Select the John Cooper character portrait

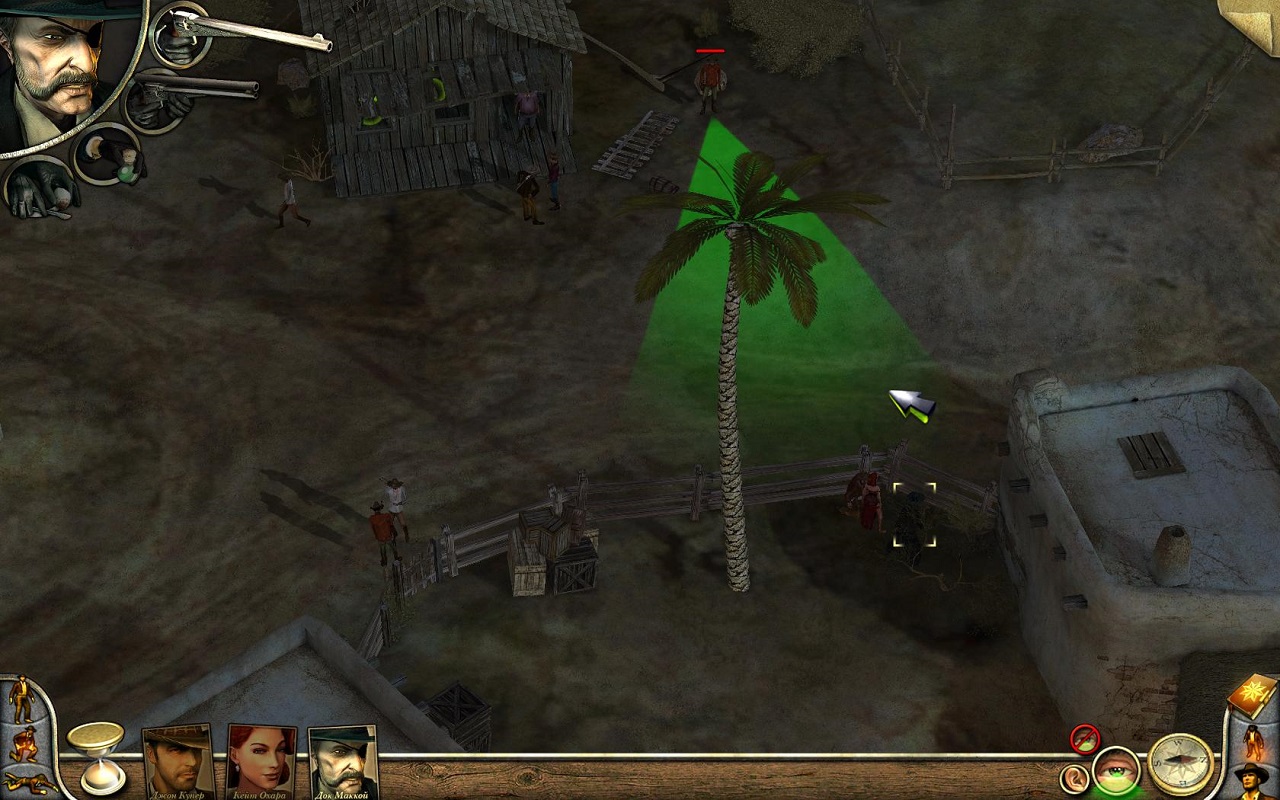(x=178, y=763)
